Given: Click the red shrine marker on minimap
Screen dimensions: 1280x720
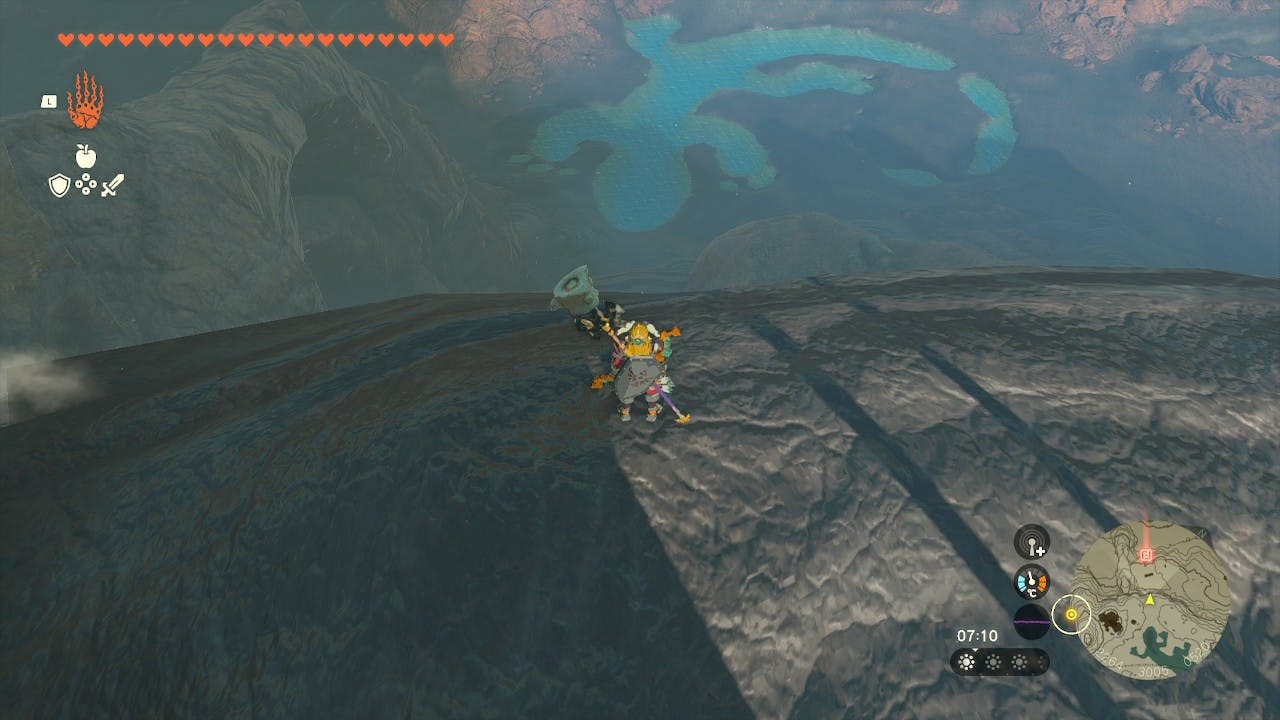Looking at the screenshot, I should click(x=1146, y=553).
